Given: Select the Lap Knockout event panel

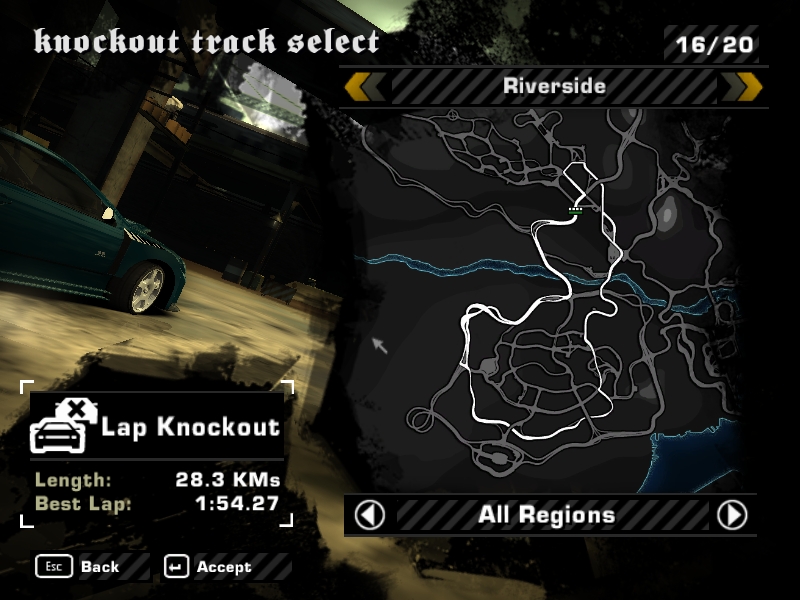Looking at the screenshot, I should (157, 428).
